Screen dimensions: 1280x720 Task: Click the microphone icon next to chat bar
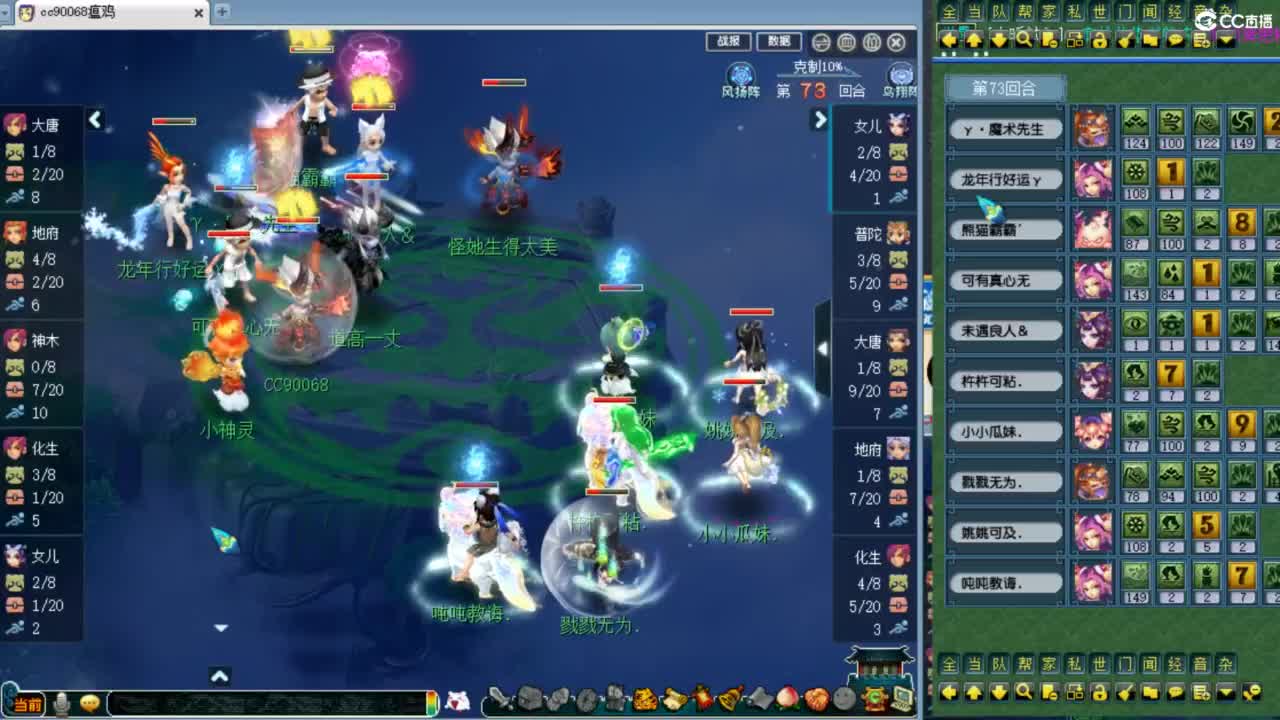60,703
